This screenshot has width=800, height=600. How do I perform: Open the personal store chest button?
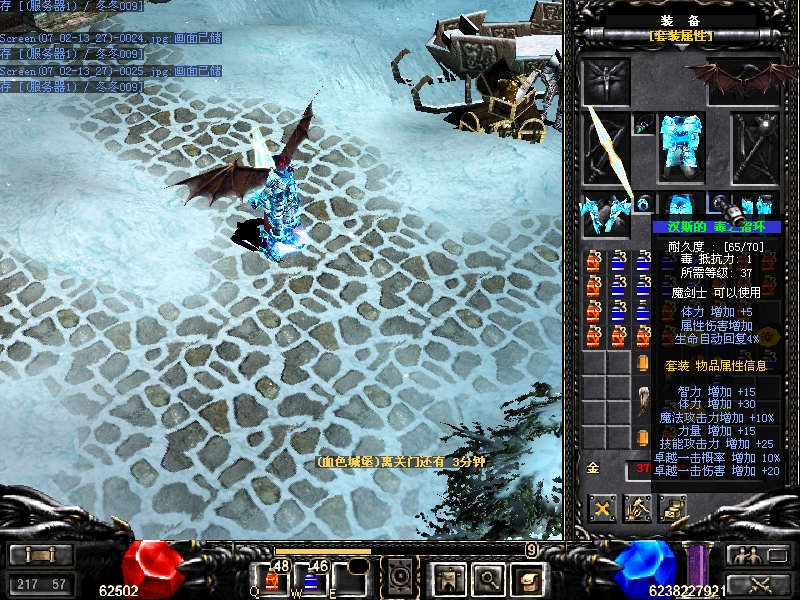(x=671, y=508)
